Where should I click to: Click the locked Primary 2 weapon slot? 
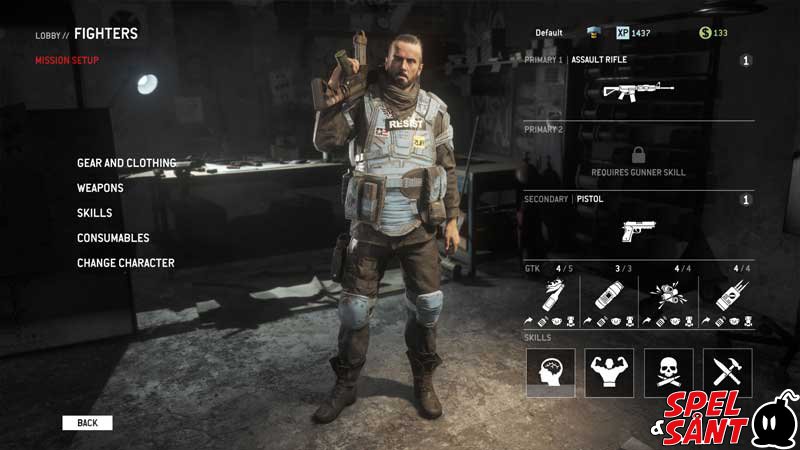point(638,159)
